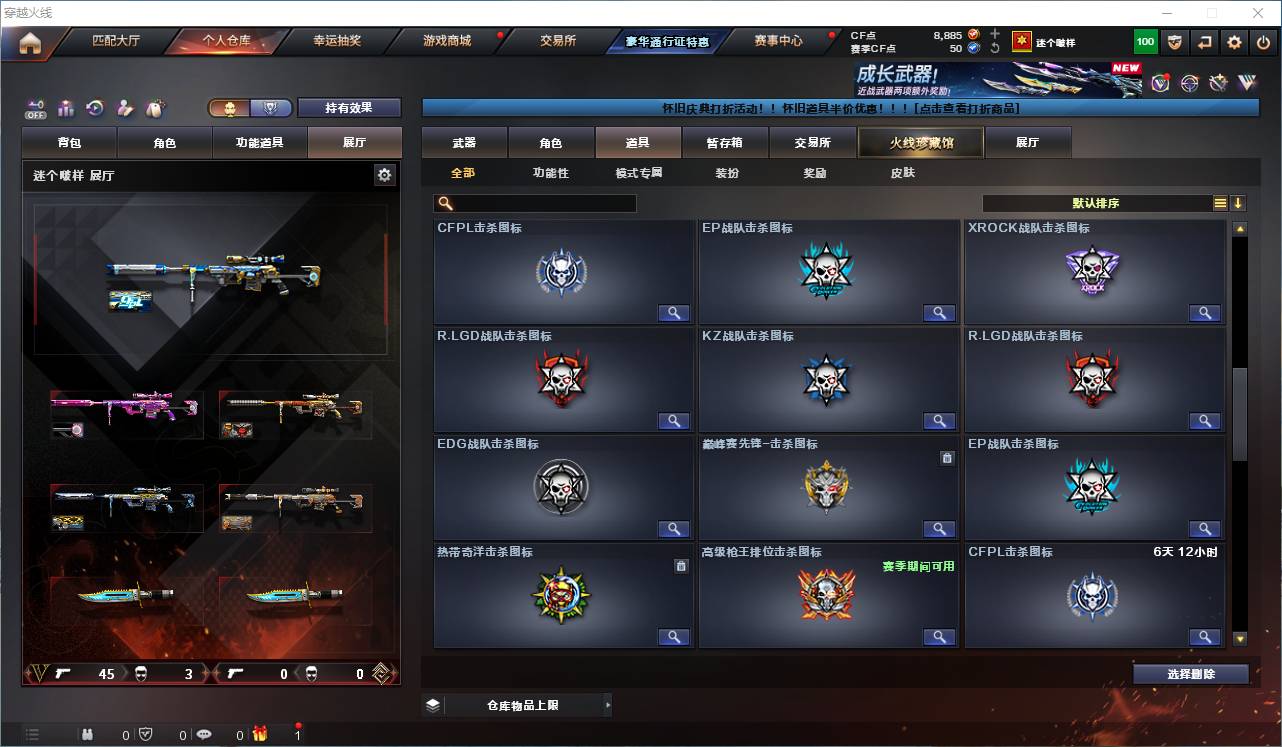Click the gift box icon on the bottom bar

pos(258,733)
